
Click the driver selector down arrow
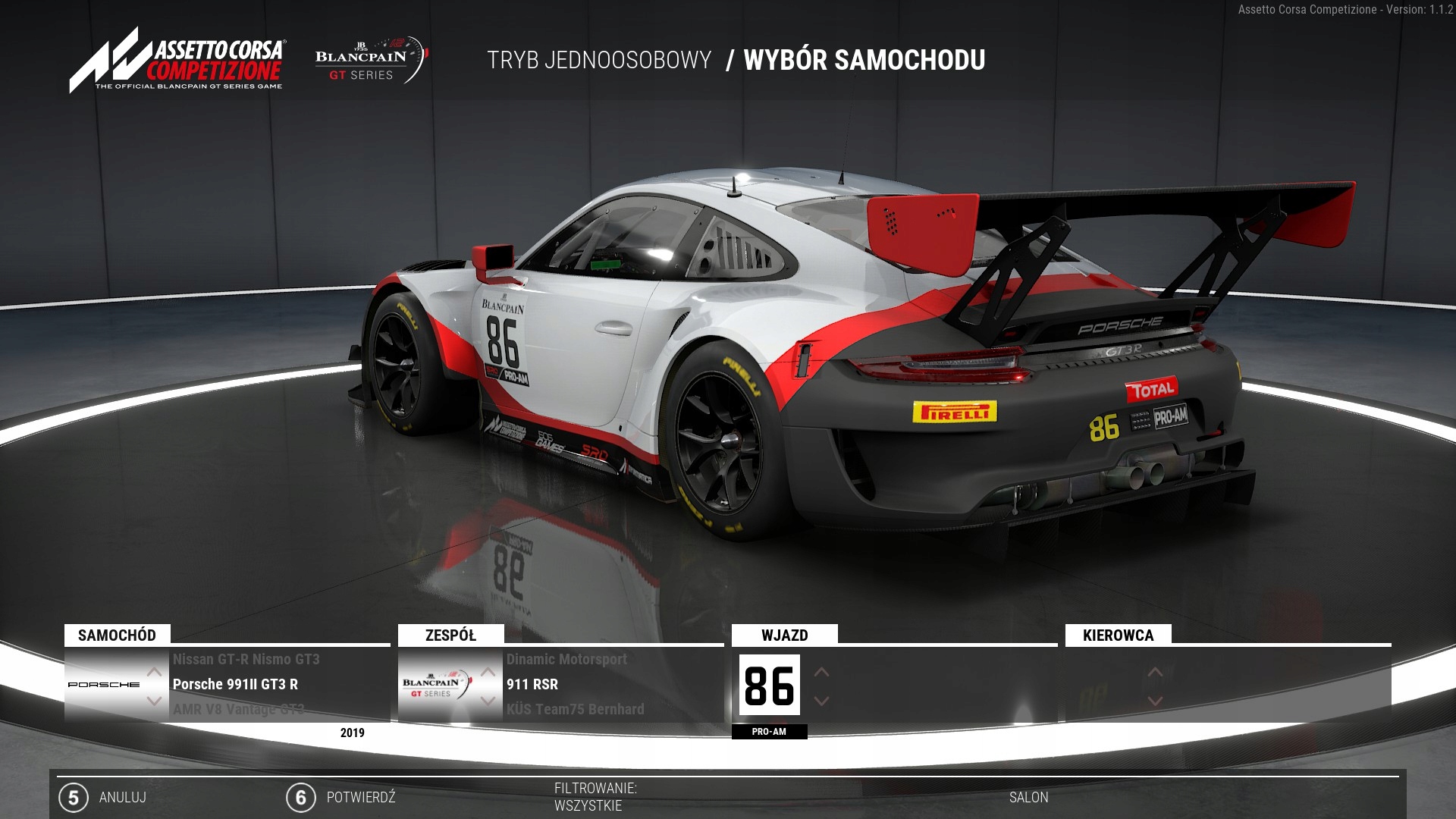click(1155, 701)
